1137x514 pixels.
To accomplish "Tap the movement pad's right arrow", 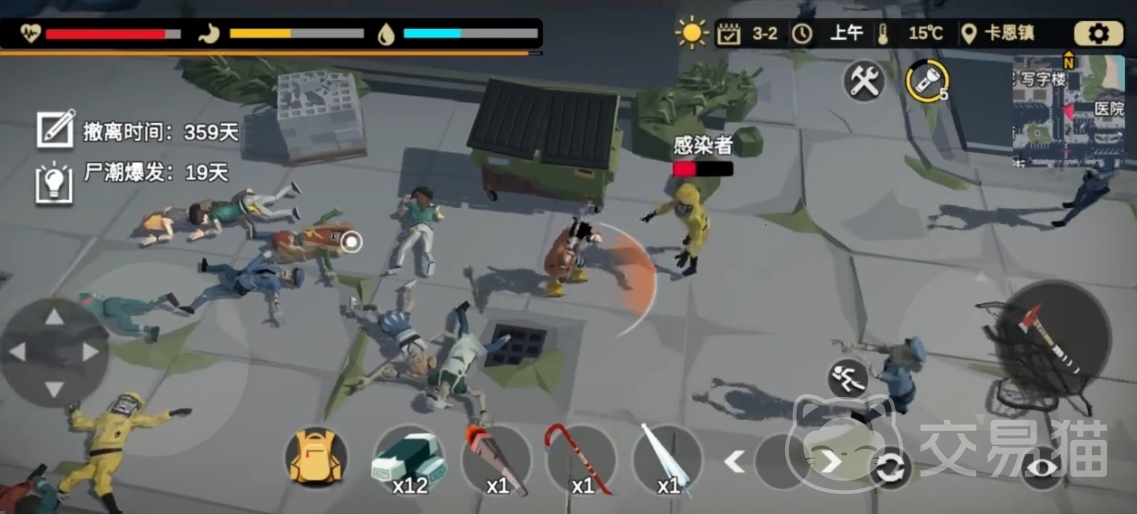I will [x=91, y=352].
